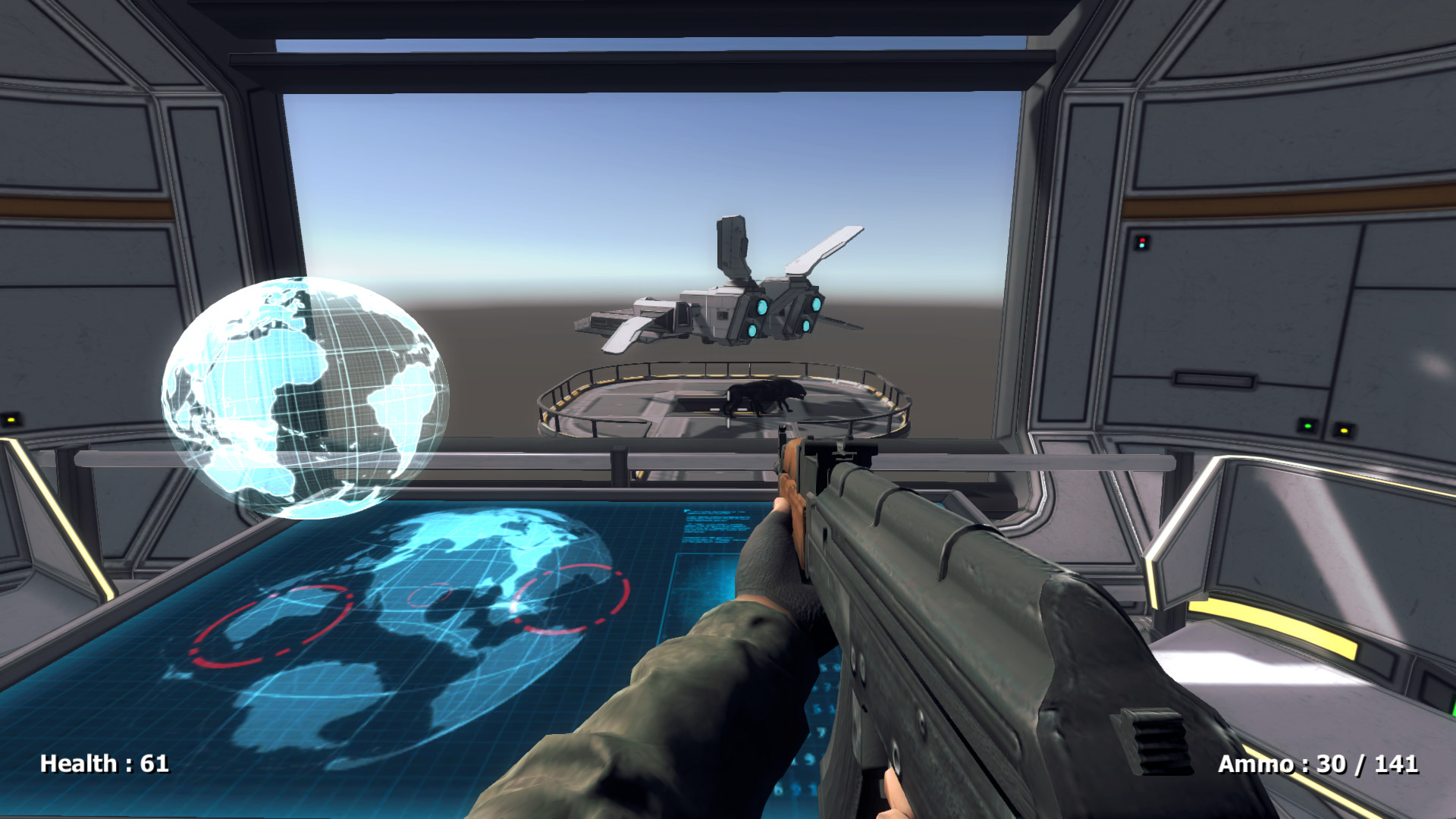Viewport: 1456px width, 819px height.
Task: Click the yellow status light on the wall panel
Action: click(x=1345, y=431)
